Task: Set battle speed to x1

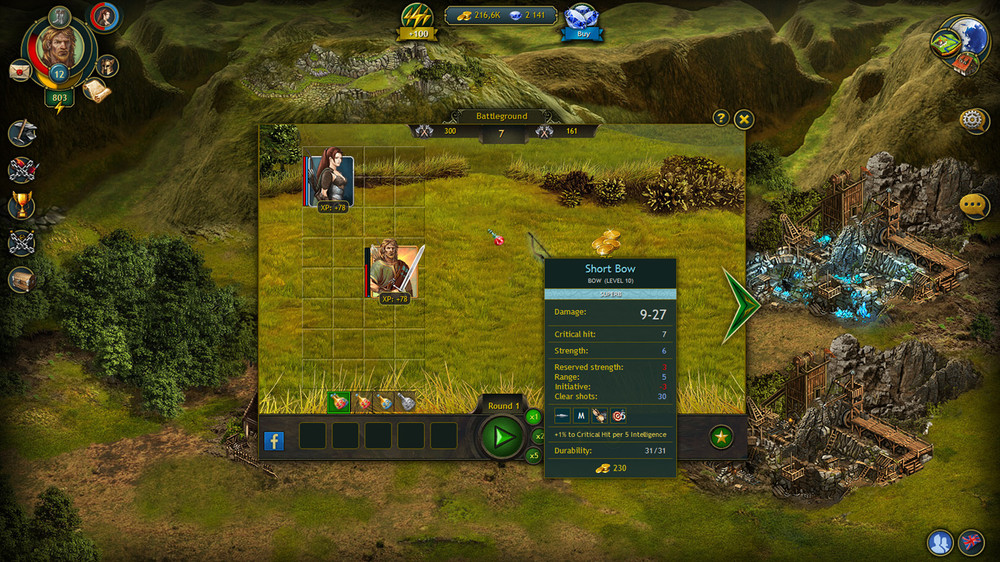Action: (x=534, y=416)
